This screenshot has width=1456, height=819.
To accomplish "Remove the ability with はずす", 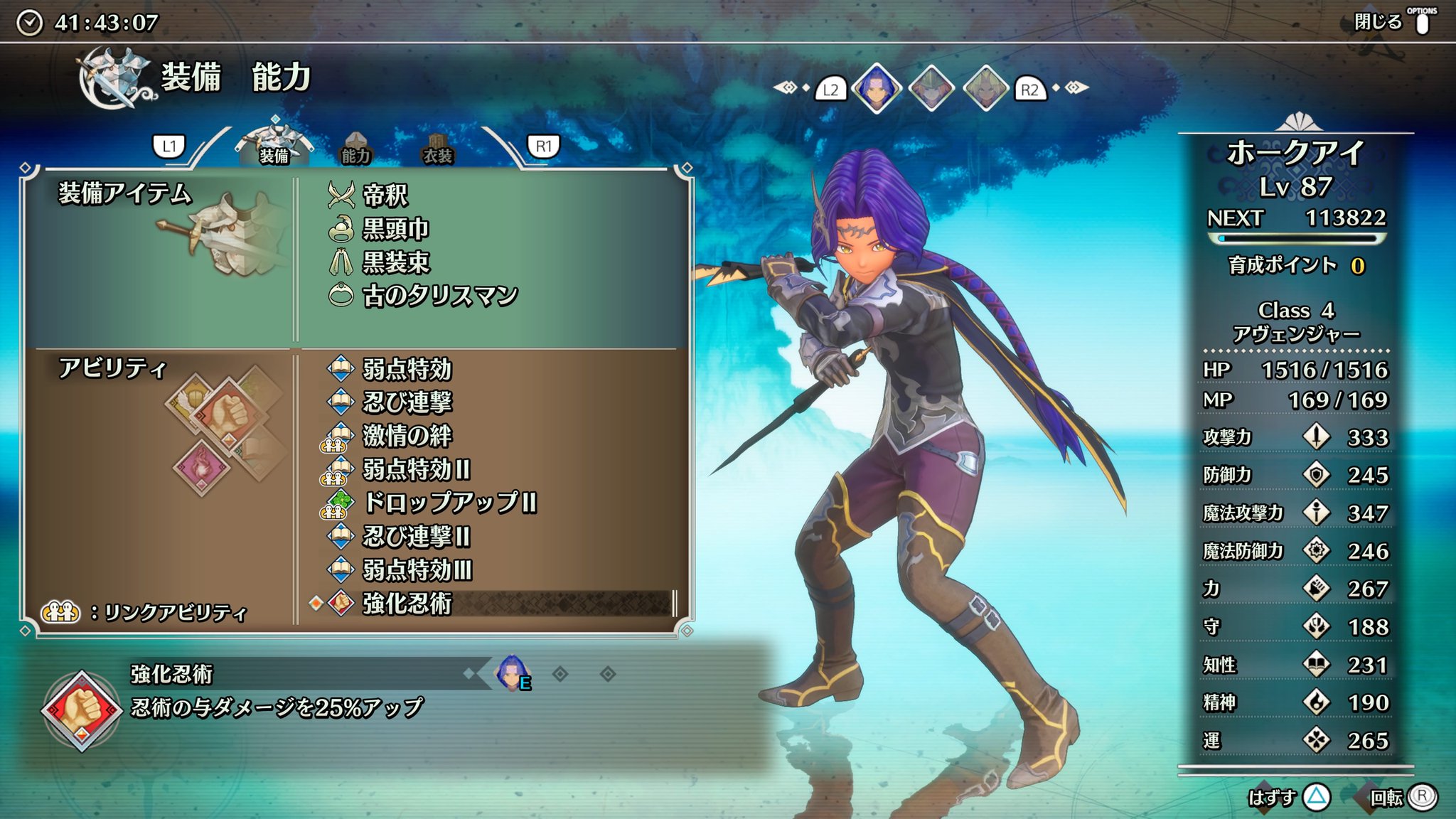I will click(1285, 798).
